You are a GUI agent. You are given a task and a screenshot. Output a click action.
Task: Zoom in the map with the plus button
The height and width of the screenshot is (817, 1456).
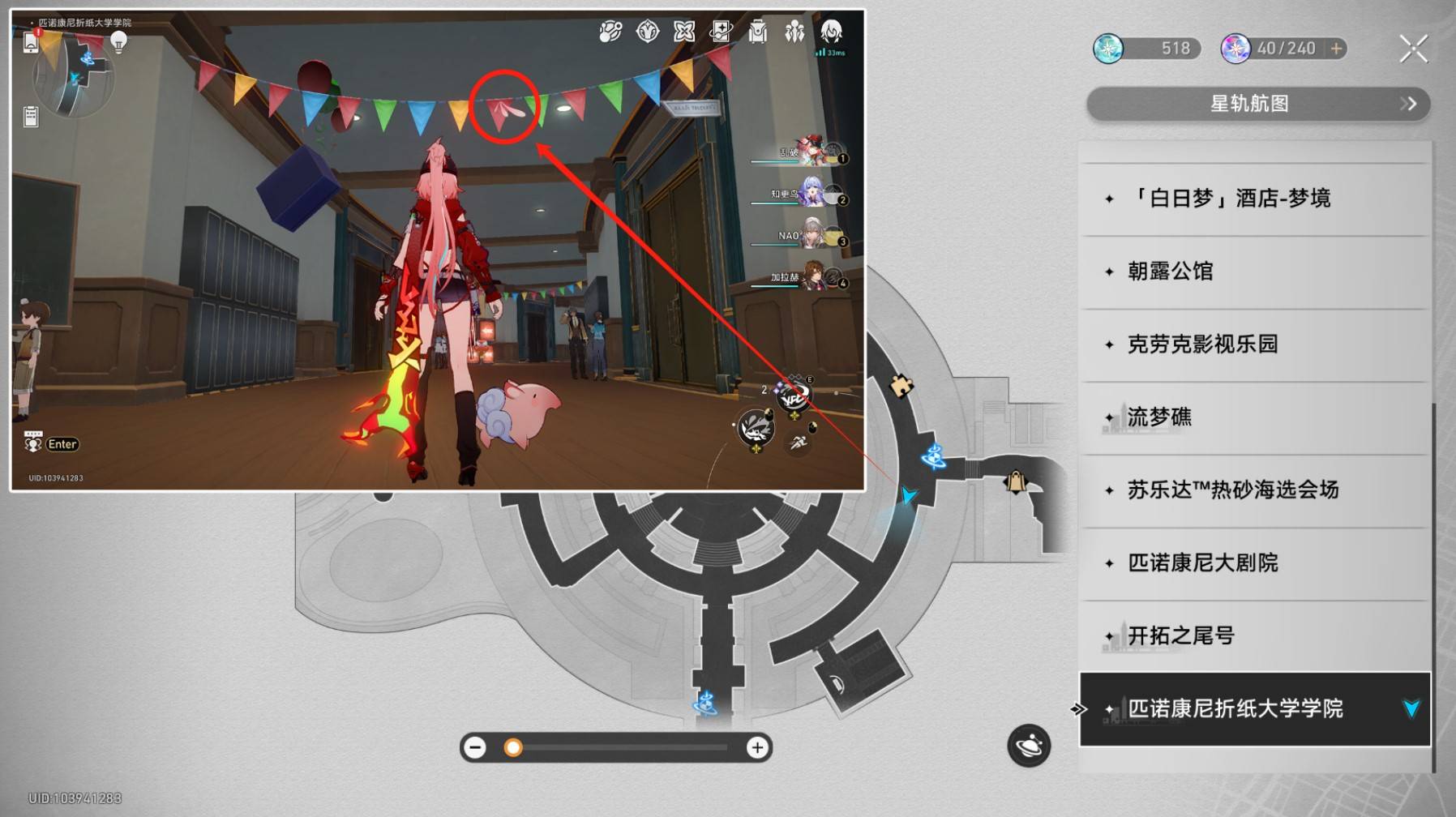tap(757, 747)
